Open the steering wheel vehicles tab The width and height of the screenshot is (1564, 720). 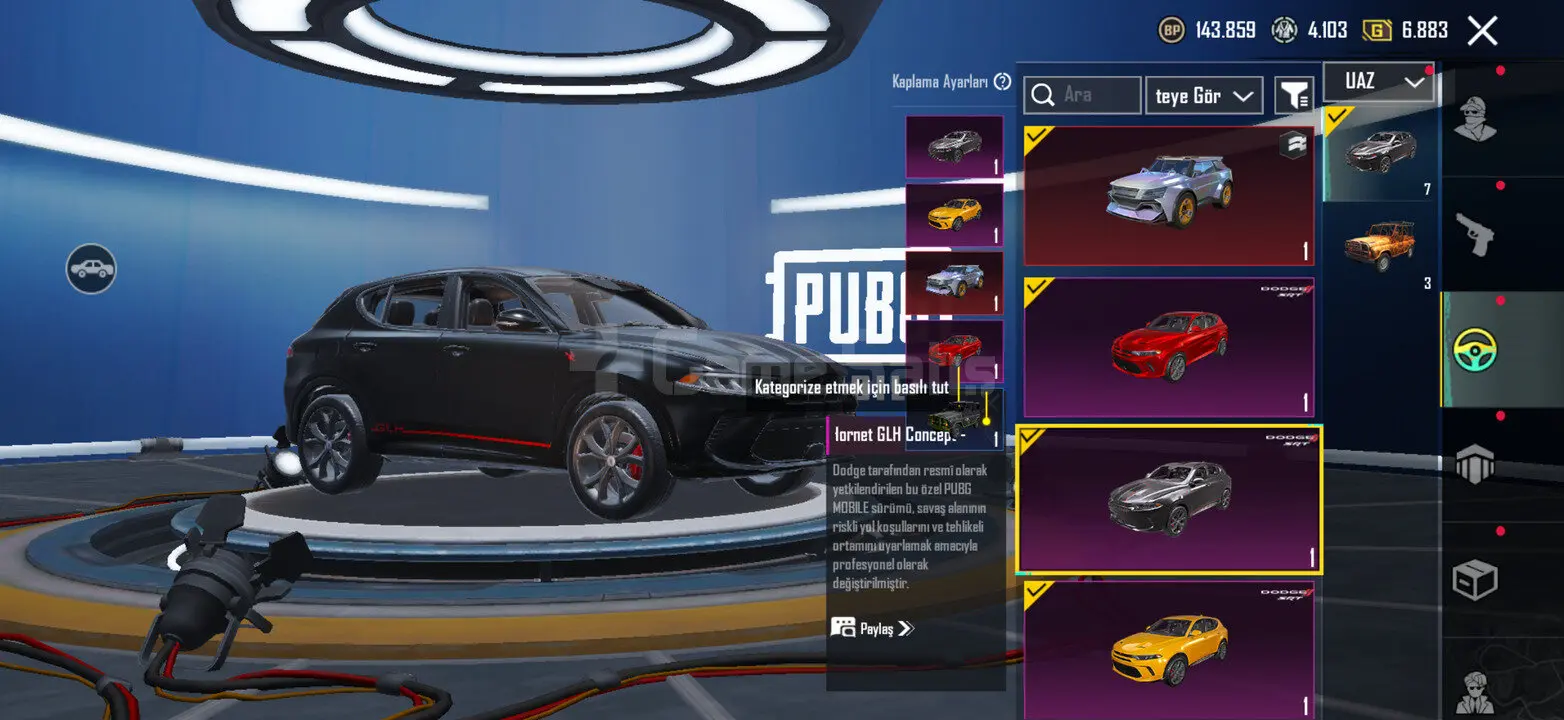[1475, 350]
